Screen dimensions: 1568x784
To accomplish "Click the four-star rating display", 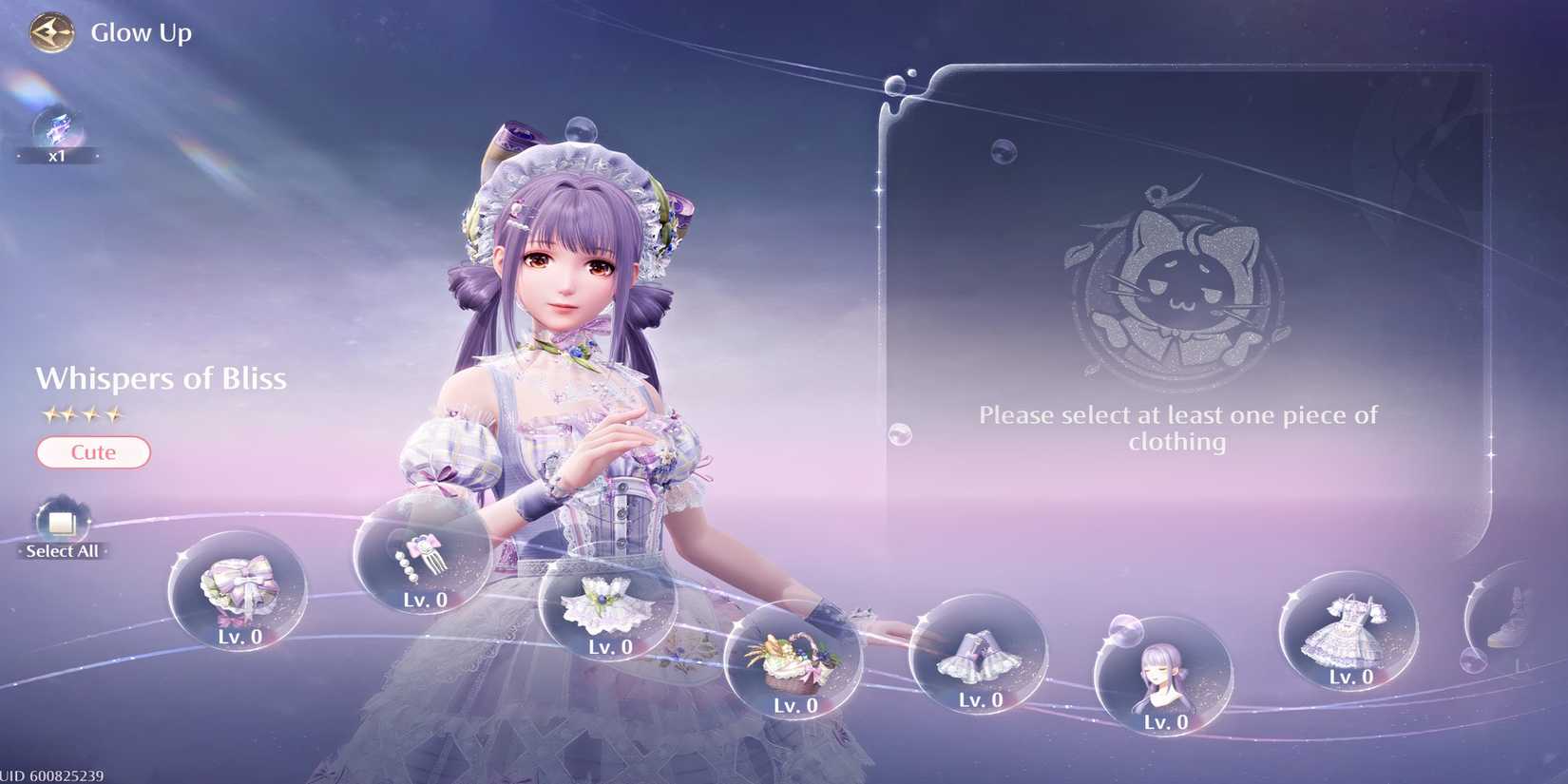I will [86, 413].
